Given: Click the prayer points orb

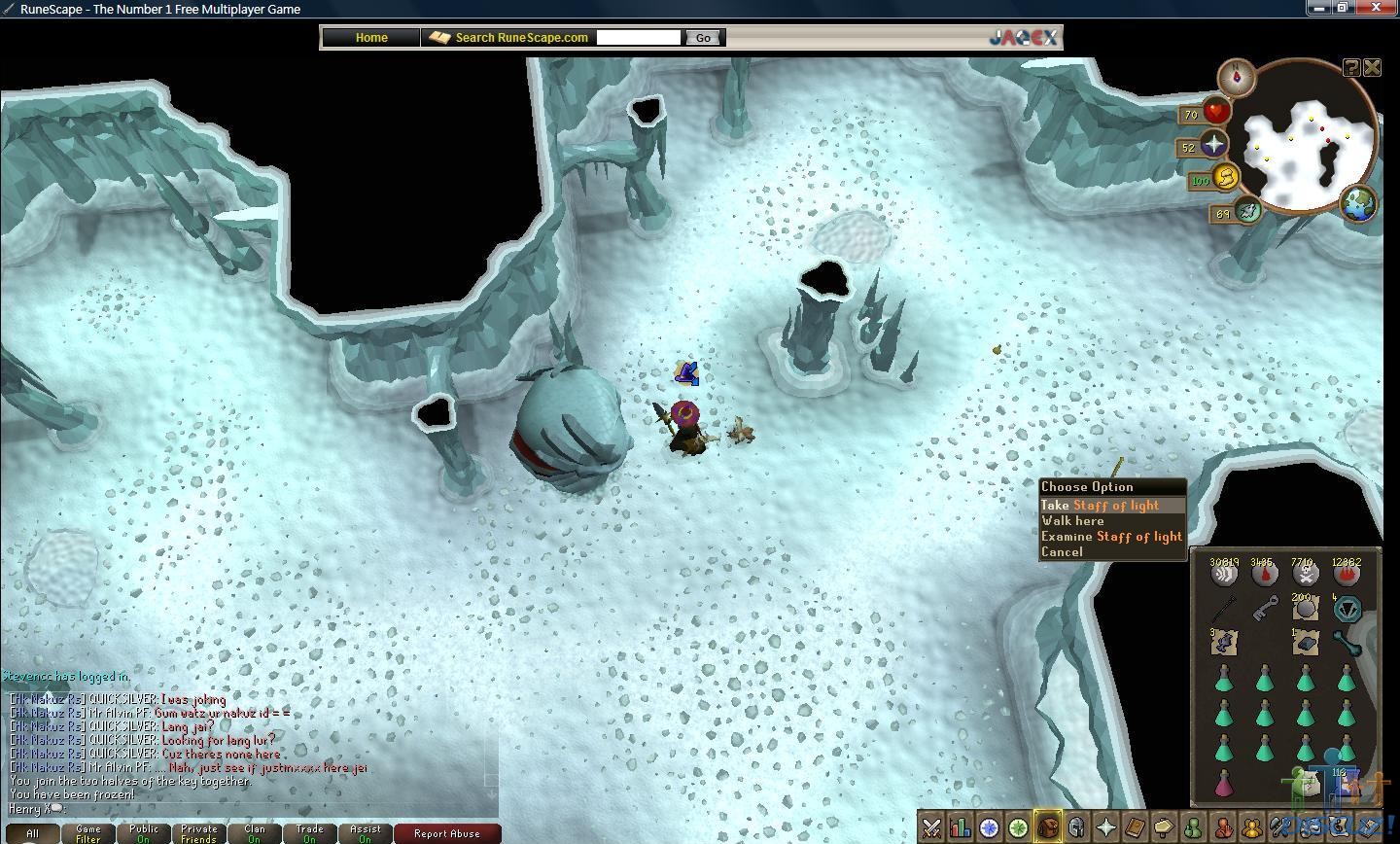Looking at the screenshot, I should click(1214, 146).
